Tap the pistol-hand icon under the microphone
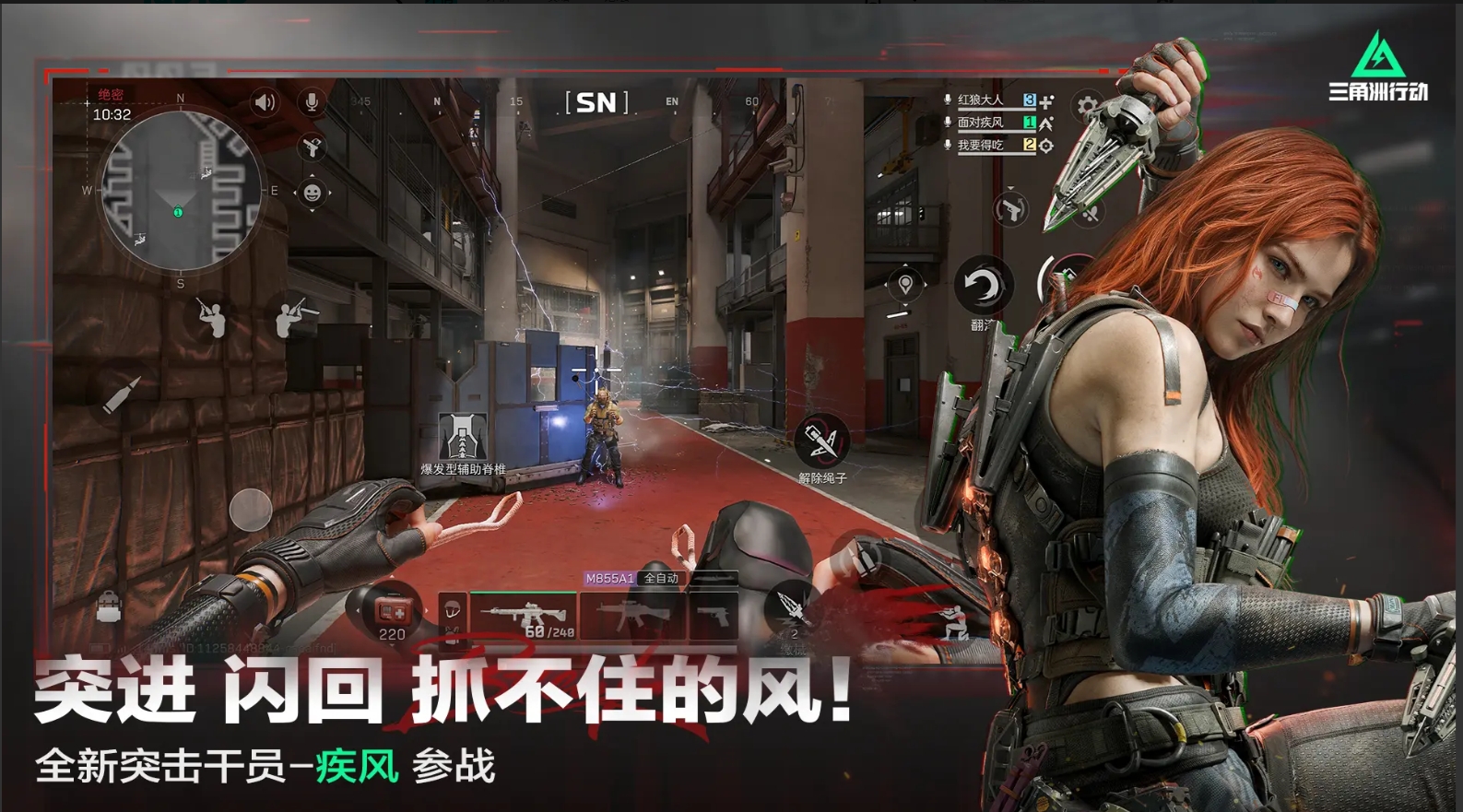Image resolution: width=1463 pixels, height=812 pixels. click(x=312, y=147)
